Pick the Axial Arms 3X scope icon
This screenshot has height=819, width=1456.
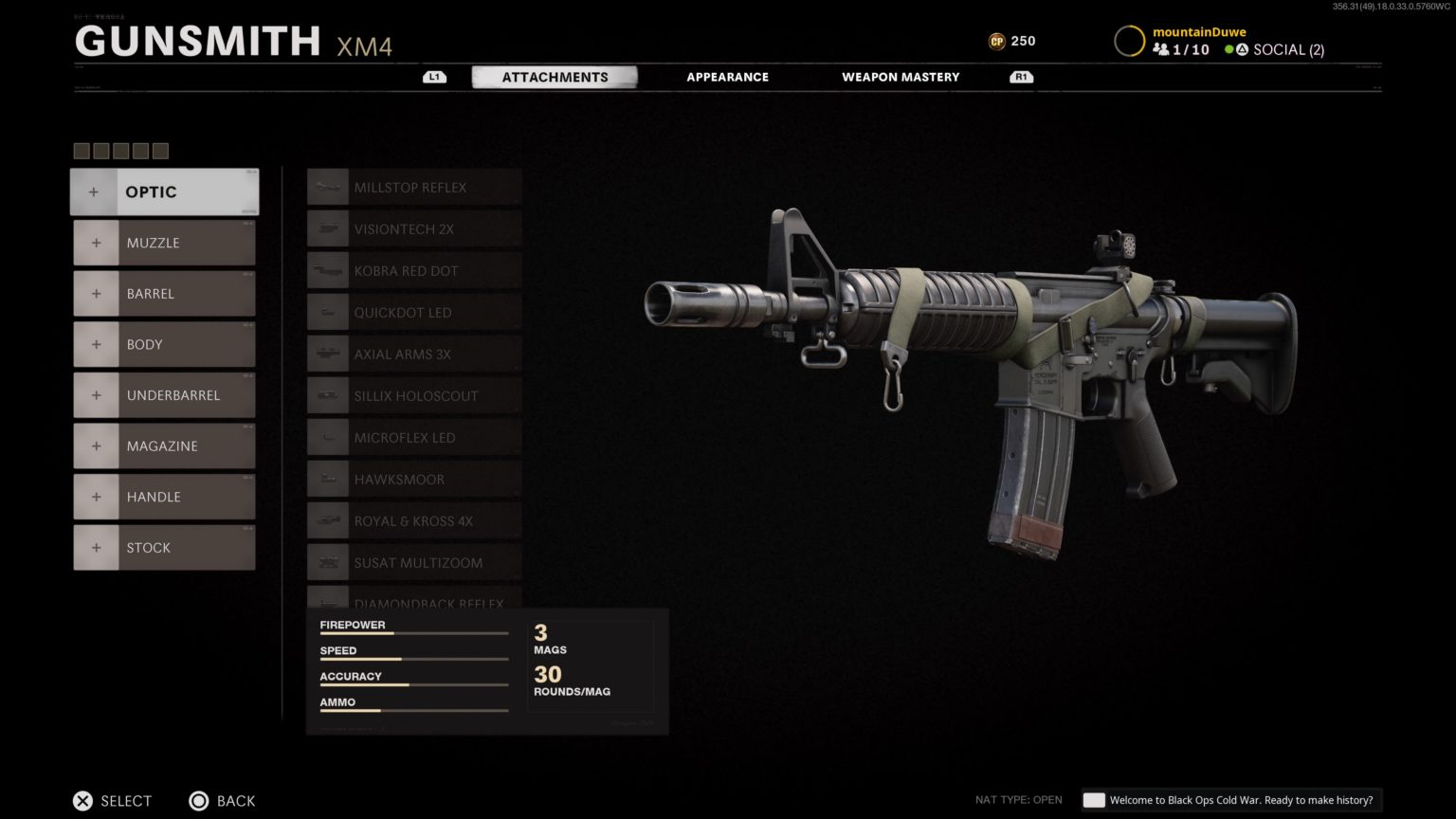[327, 354]
